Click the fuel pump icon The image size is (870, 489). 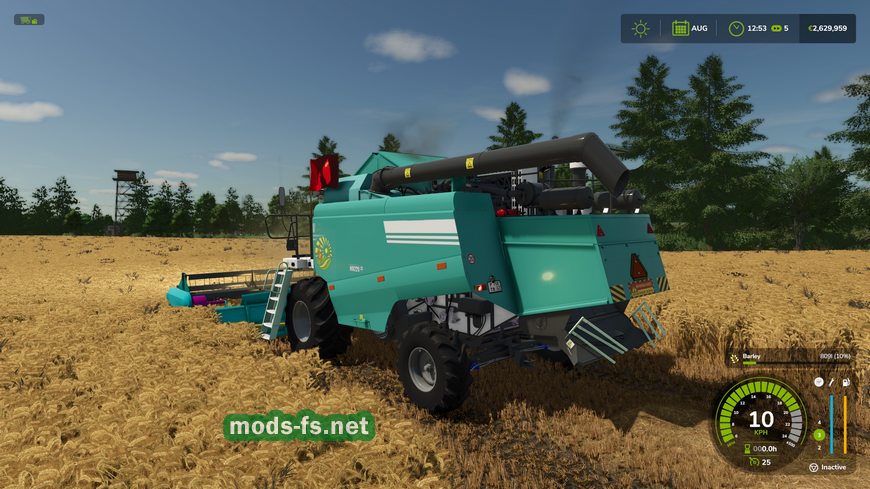pos(846,382)
